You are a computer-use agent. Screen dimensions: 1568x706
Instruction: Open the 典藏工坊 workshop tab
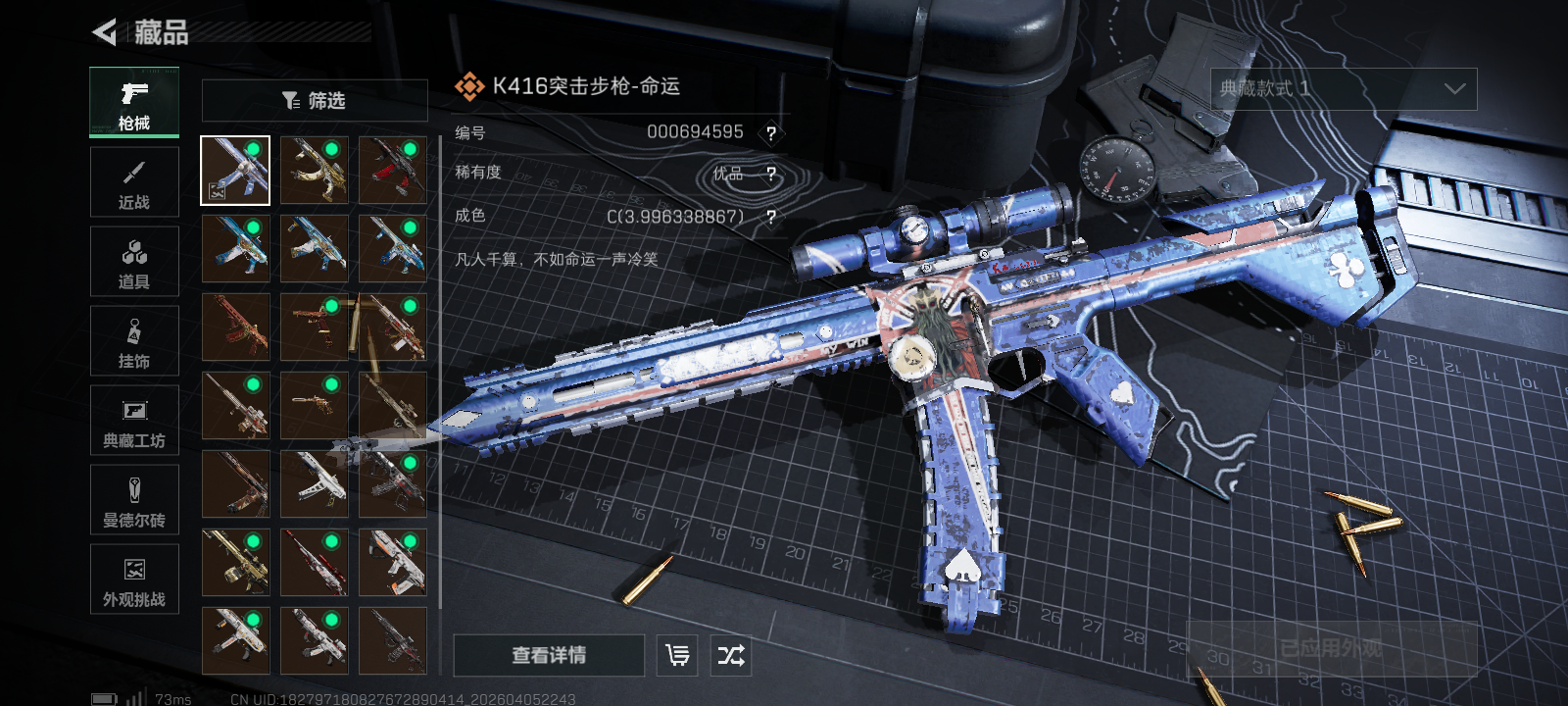coord(134,421)
